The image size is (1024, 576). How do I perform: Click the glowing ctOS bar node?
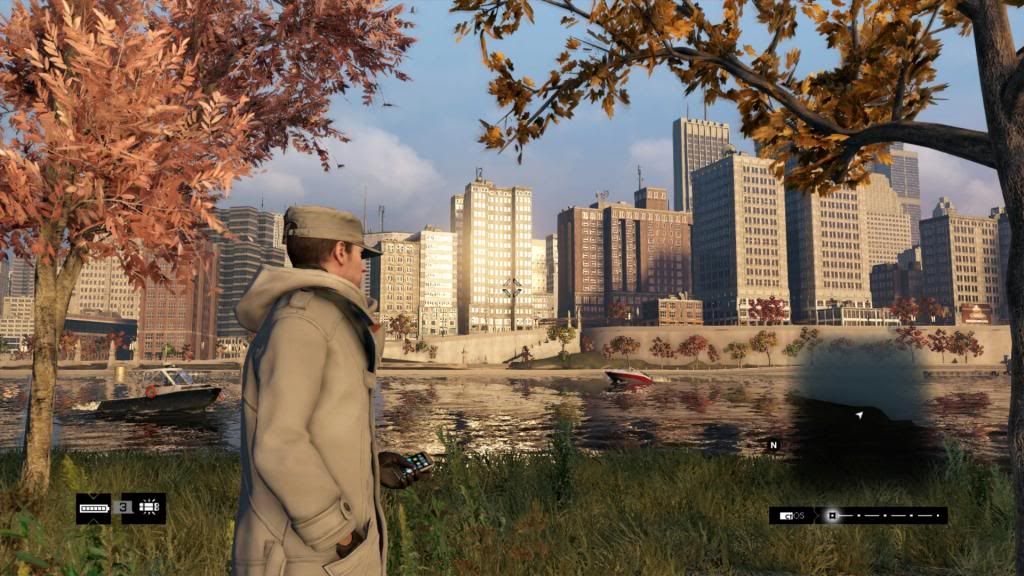(x=831, y=516)
